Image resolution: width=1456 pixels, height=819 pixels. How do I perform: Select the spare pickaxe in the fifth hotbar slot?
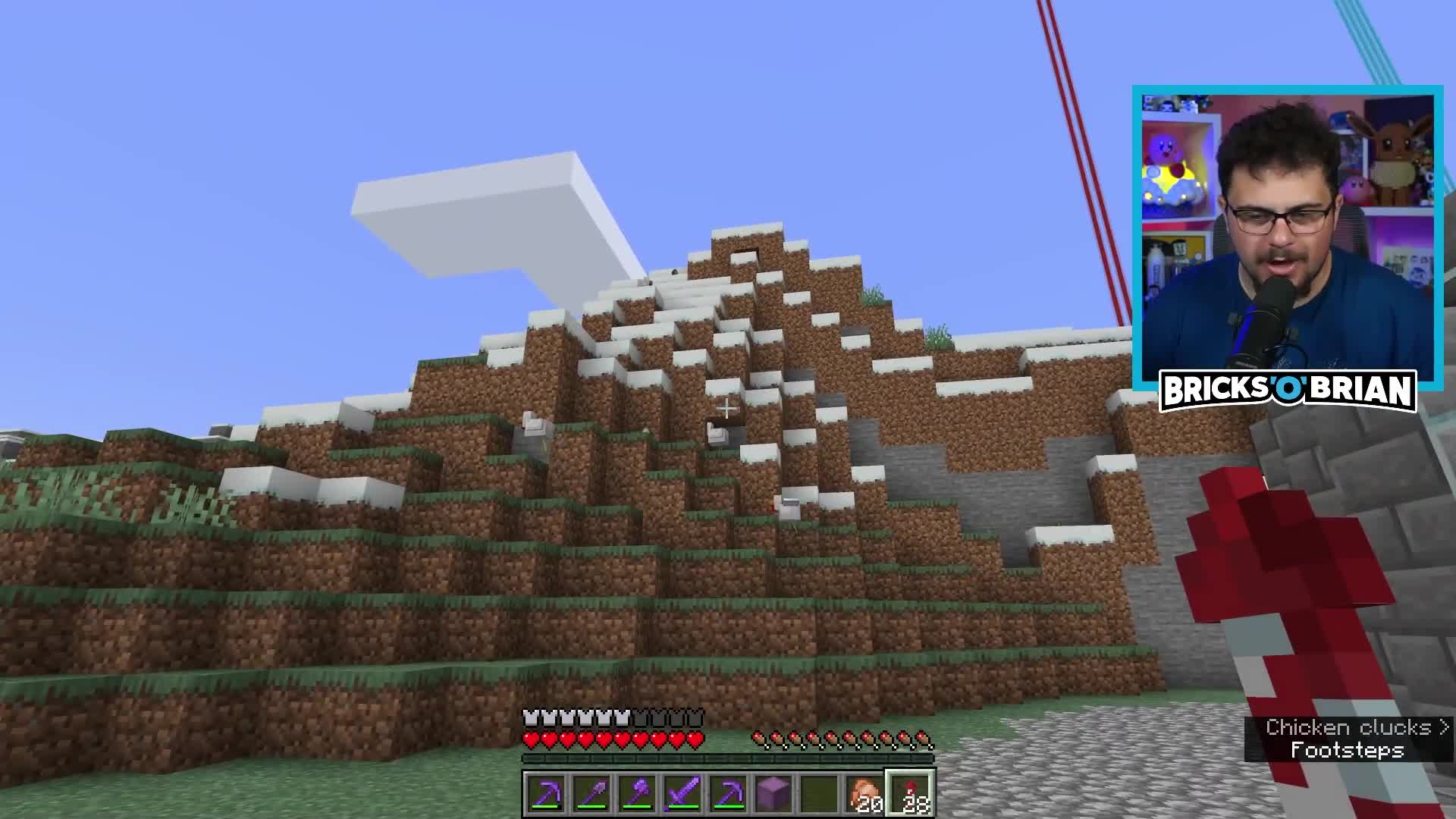click(x=730, y=792)
